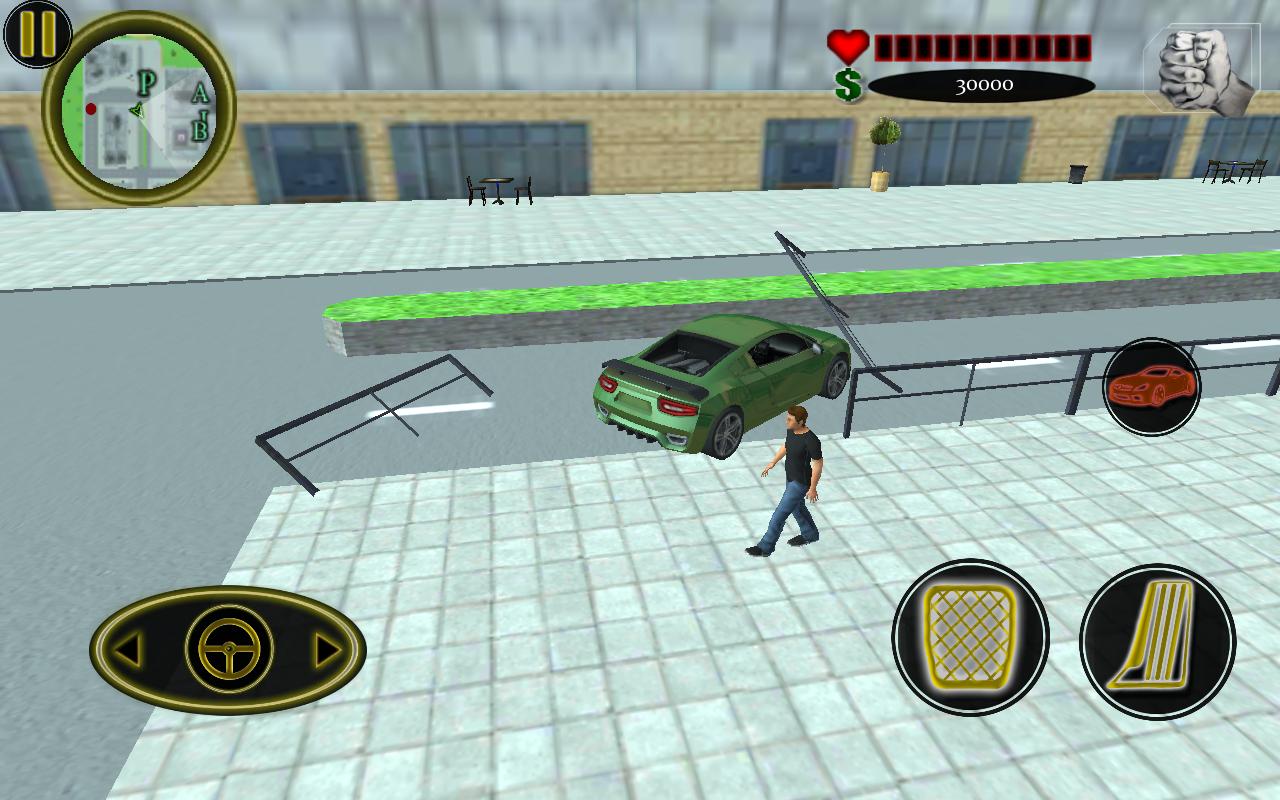Screen dimensions: 1280x800
Task: Open the circular minimap
Action: tap(139, 109)
